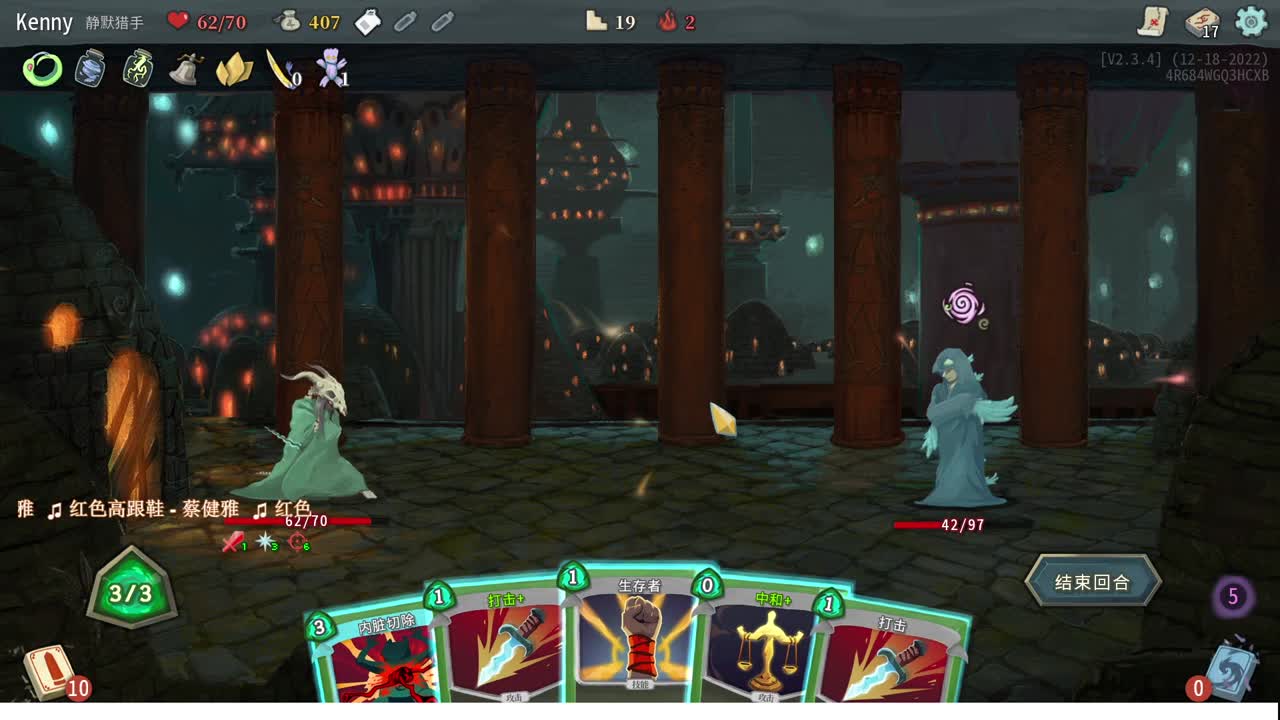View the full deck of 17 cards
Image resolution: width=1280 pixels, height=720 pixels.
1201,22
